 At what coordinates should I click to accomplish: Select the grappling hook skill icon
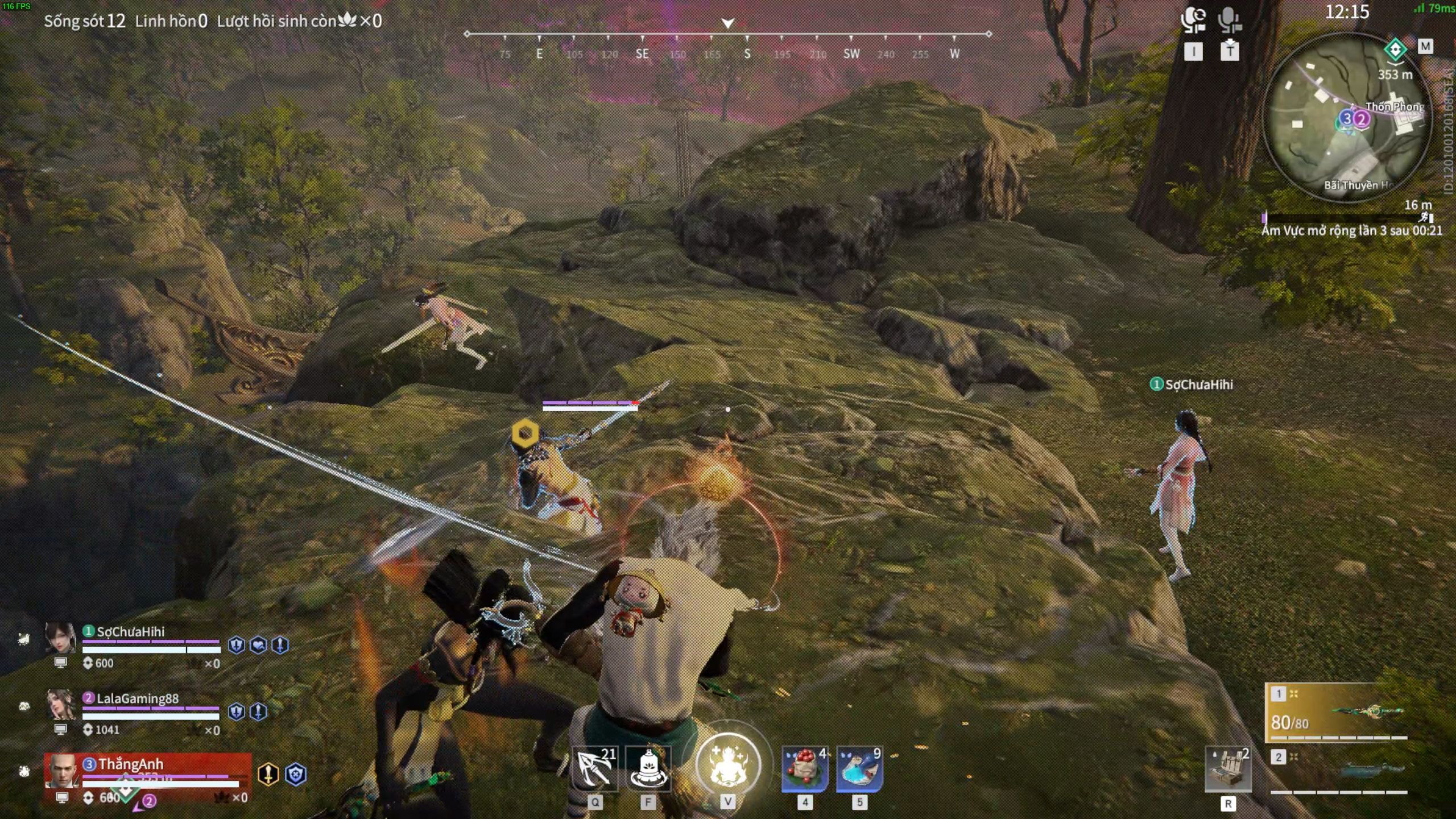coord(594,769)
